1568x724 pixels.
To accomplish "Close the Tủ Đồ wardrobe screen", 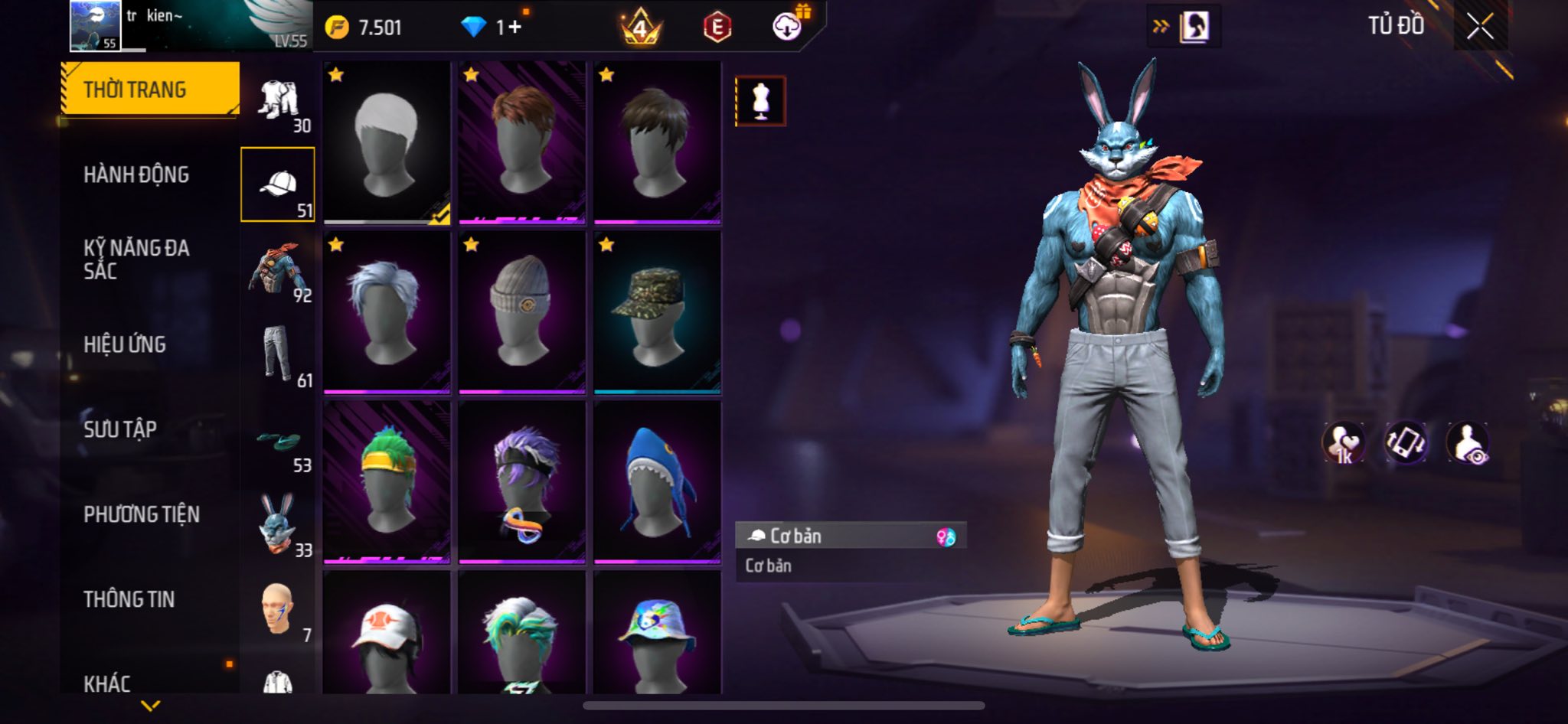I will coord(1479,27).
